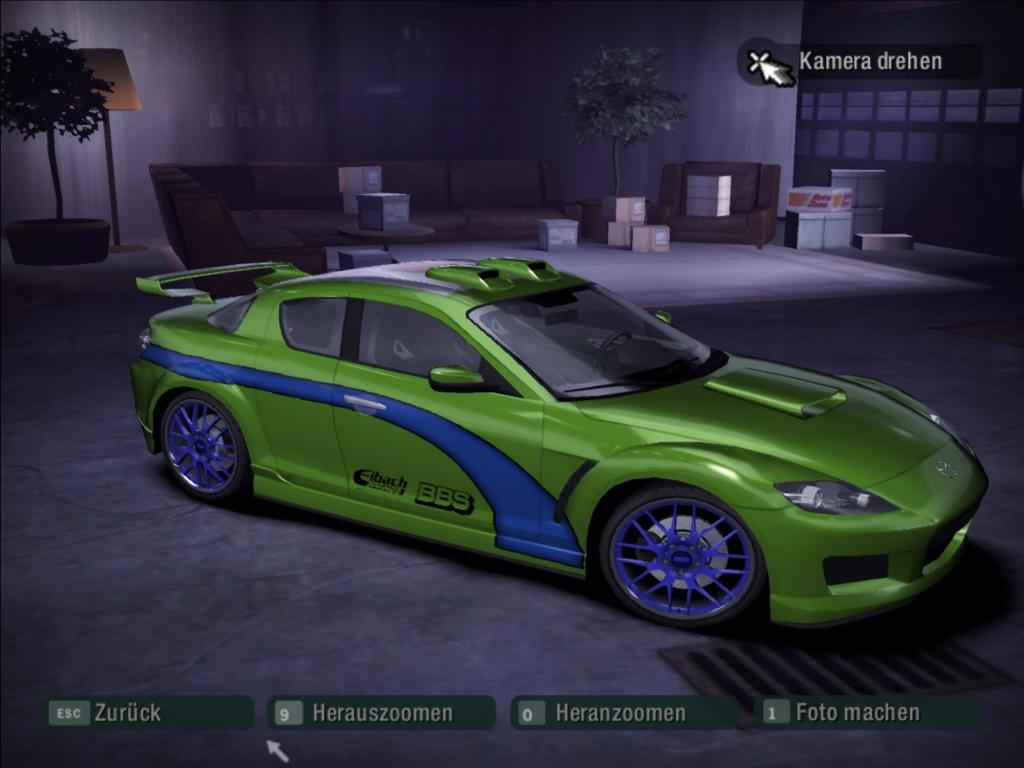Take a photo with Foto machen
Image resolution: width=1024 pixels, height=768 pixels.
(x=857, y=713)
